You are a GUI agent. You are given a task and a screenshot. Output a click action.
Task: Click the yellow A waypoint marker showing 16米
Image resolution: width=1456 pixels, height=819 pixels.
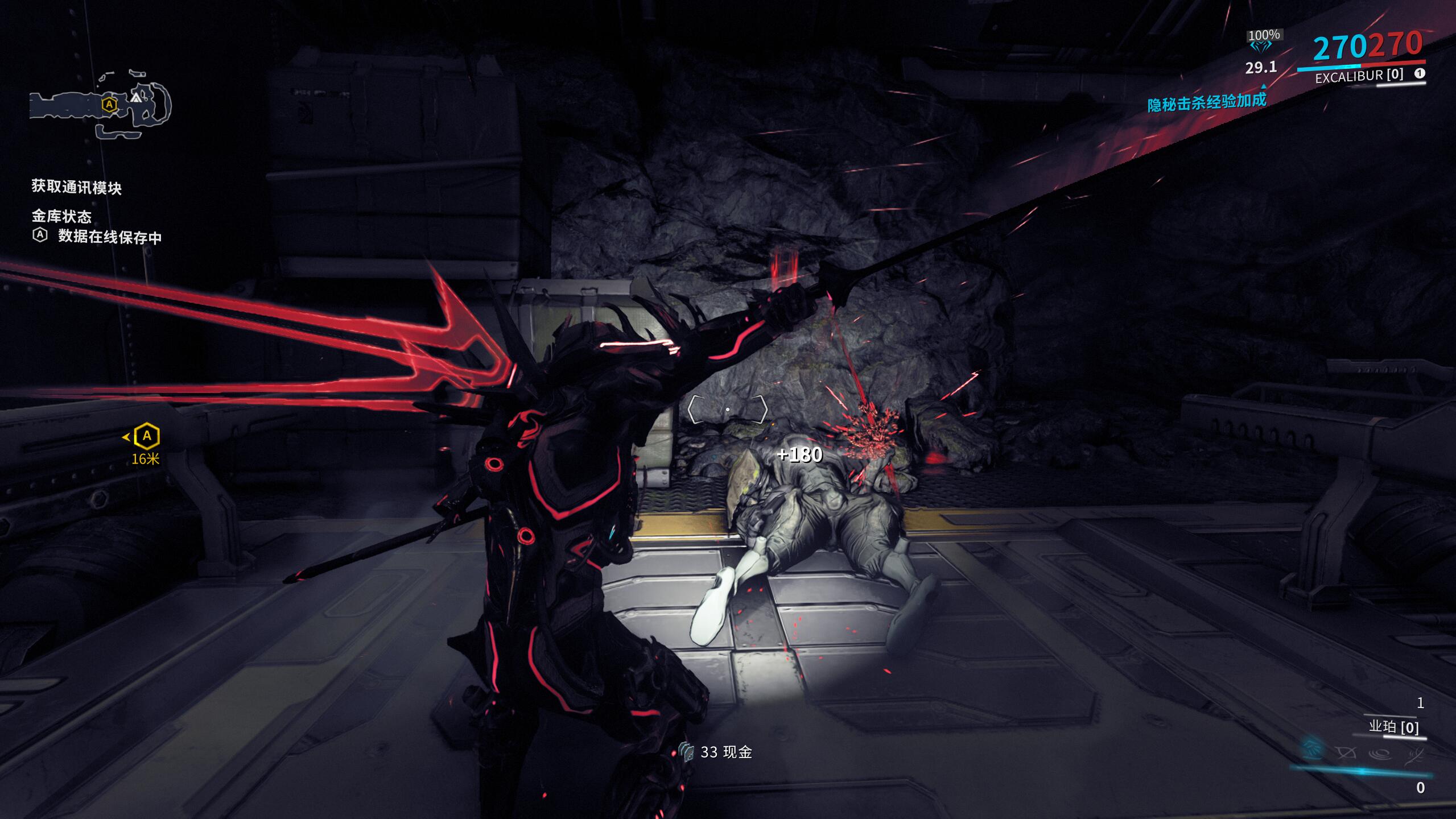(x=147, y=437)
